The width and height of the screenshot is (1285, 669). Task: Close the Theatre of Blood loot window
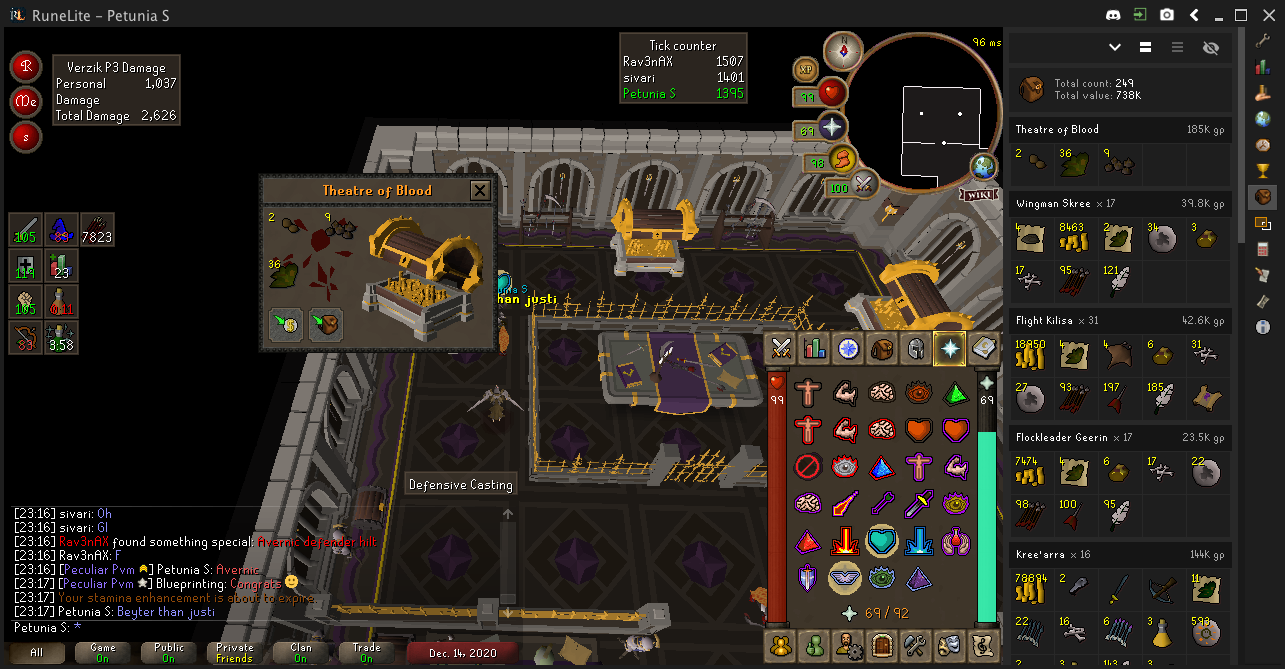tap(480, 191)
